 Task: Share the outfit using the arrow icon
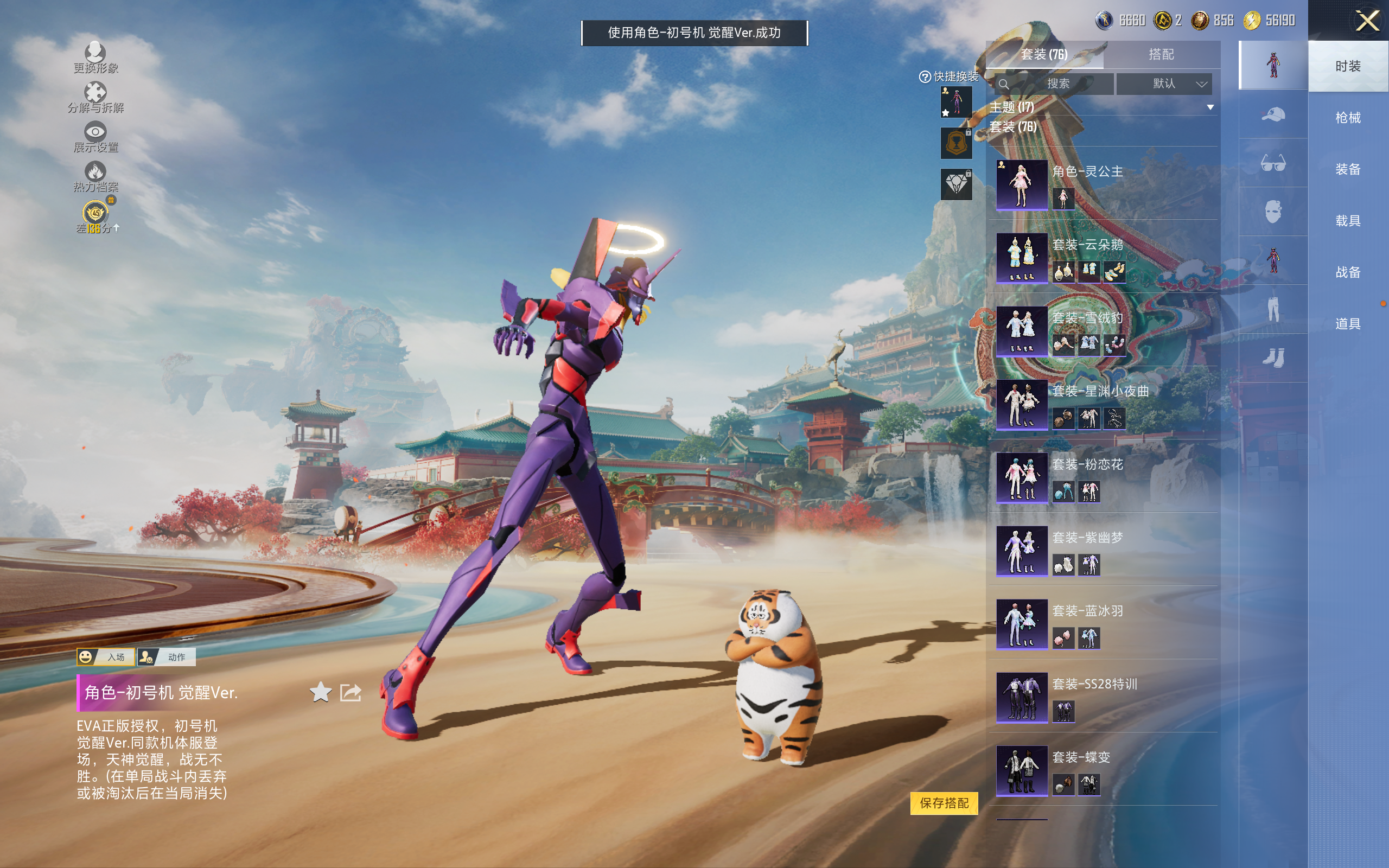pos(351,692)
